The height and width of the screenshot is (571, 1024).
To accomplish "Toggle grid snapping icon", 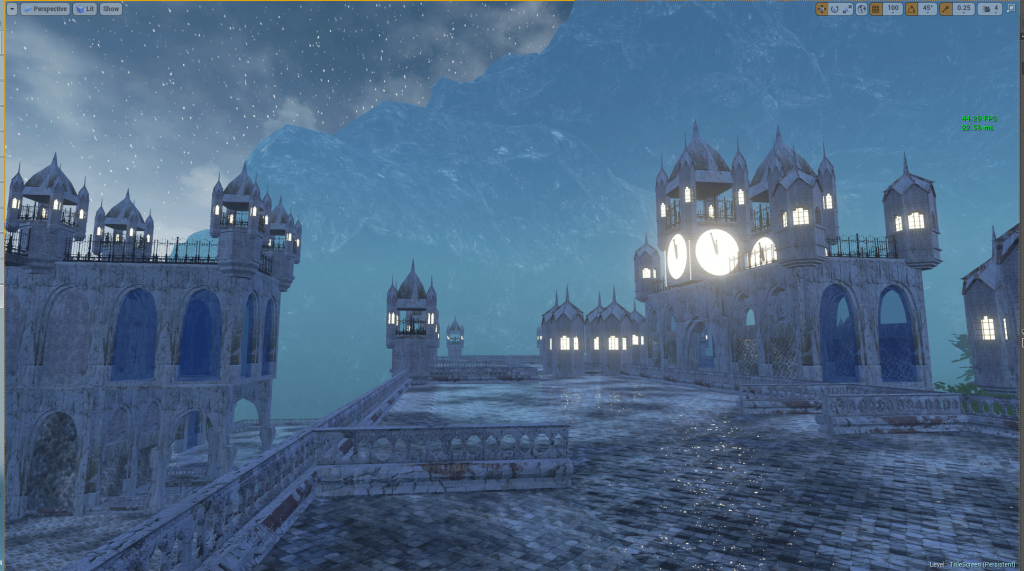I will pyautogui.click(x=876, y=9).
